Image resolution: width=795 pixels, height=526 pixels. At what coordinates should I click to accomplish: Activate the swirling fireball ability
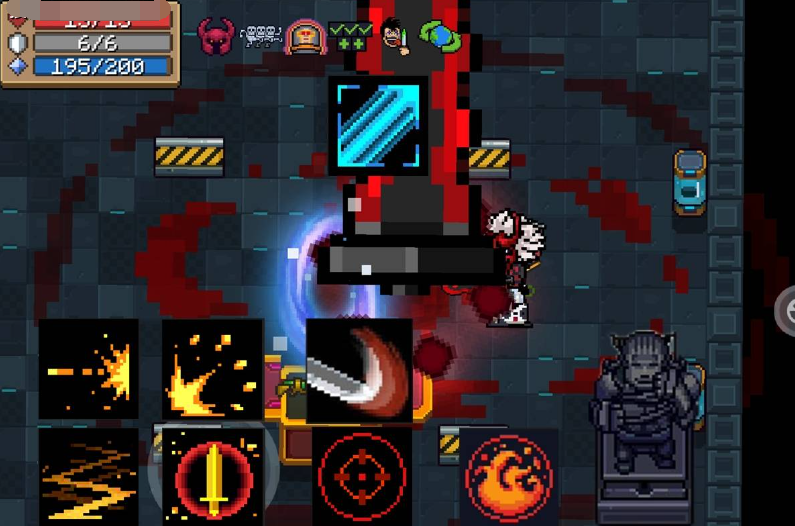click(509, 477)
